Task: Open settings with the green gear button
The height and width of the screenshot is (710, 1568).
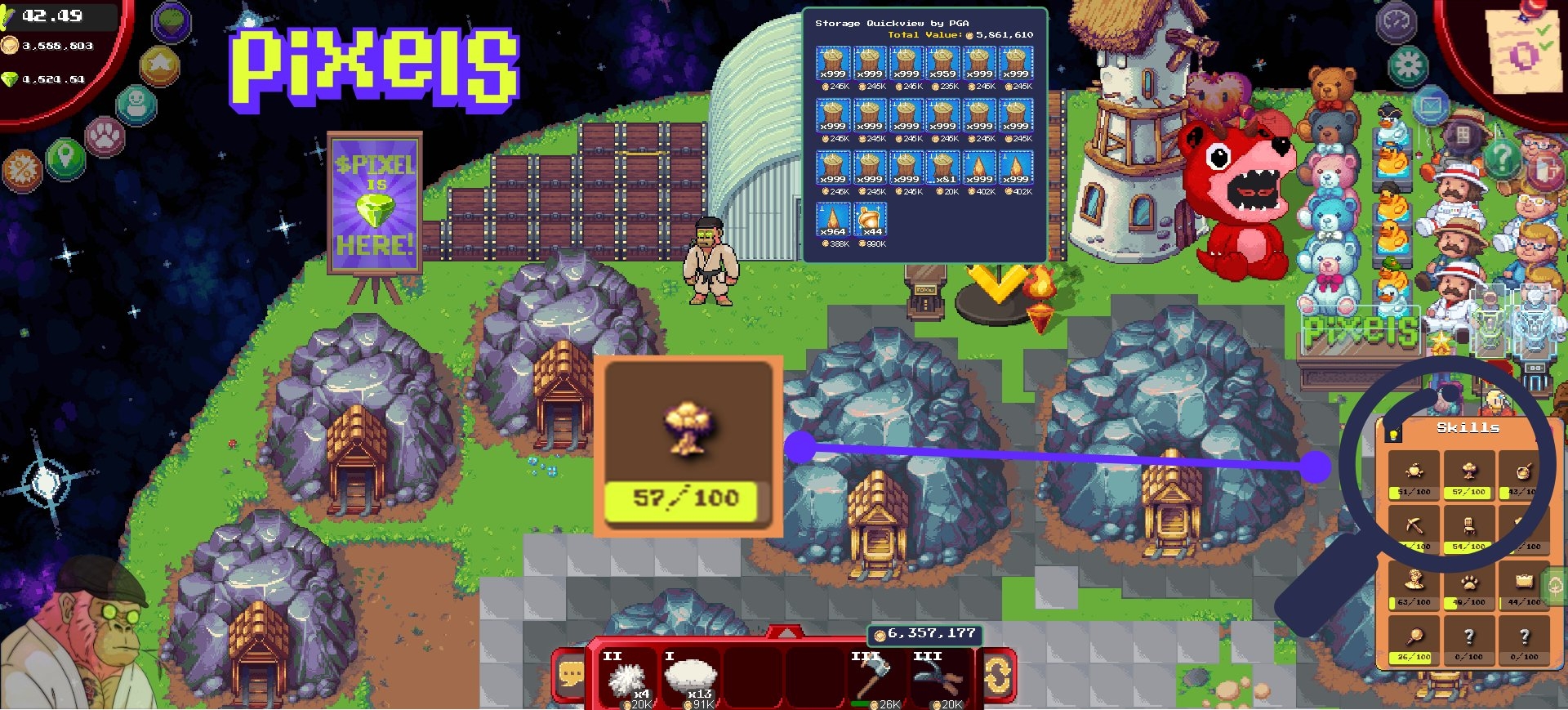Action: [x=1408, y=65]
